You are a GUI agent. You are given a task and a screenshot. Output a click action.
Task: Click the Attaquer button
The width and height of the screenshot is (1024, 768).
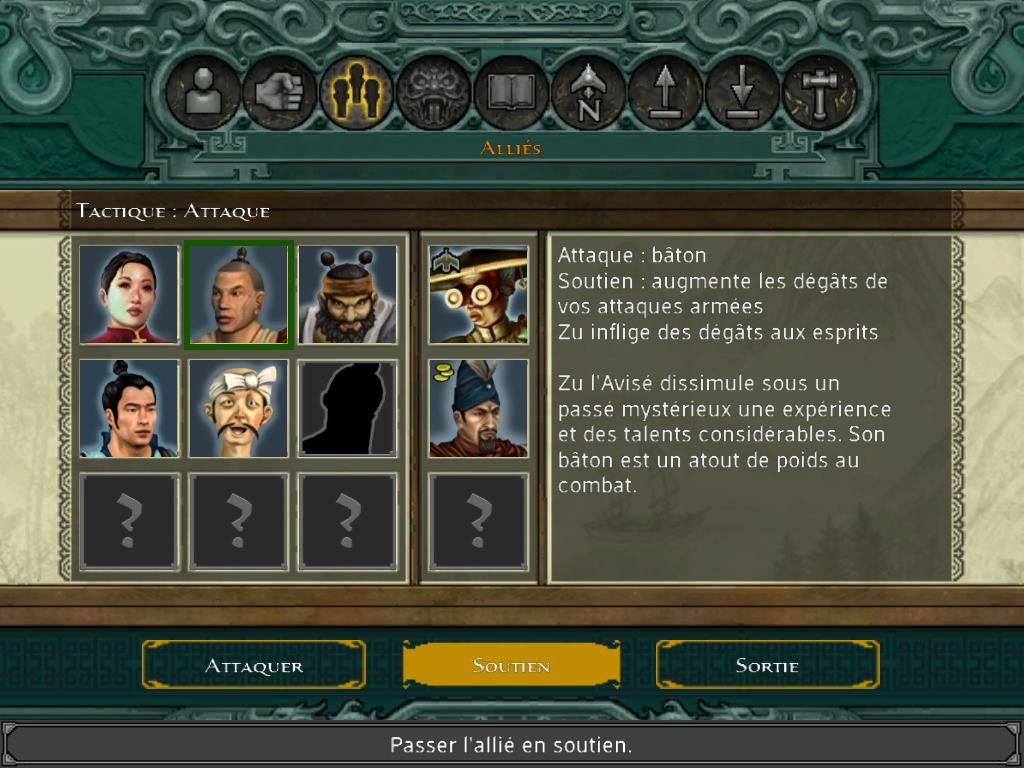[254, 665]
